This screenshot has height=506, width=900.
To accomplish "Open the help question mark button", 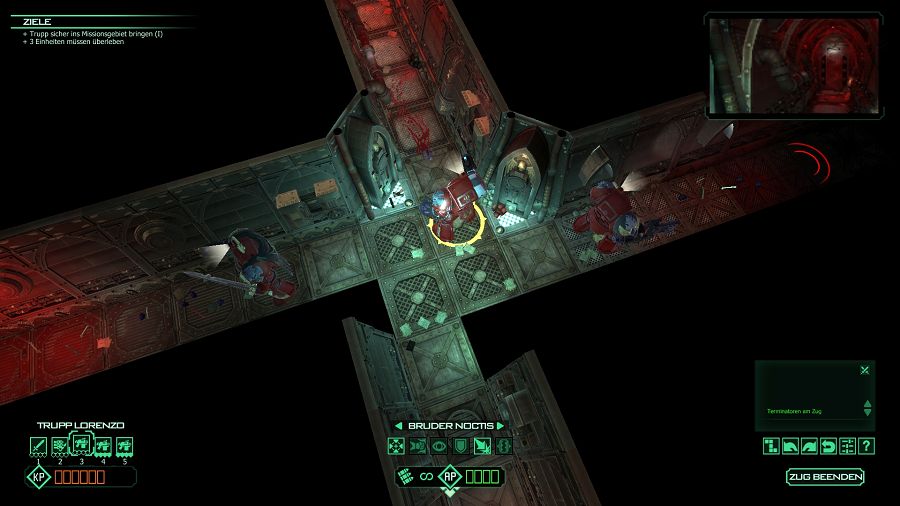I will tap(867, 446).
